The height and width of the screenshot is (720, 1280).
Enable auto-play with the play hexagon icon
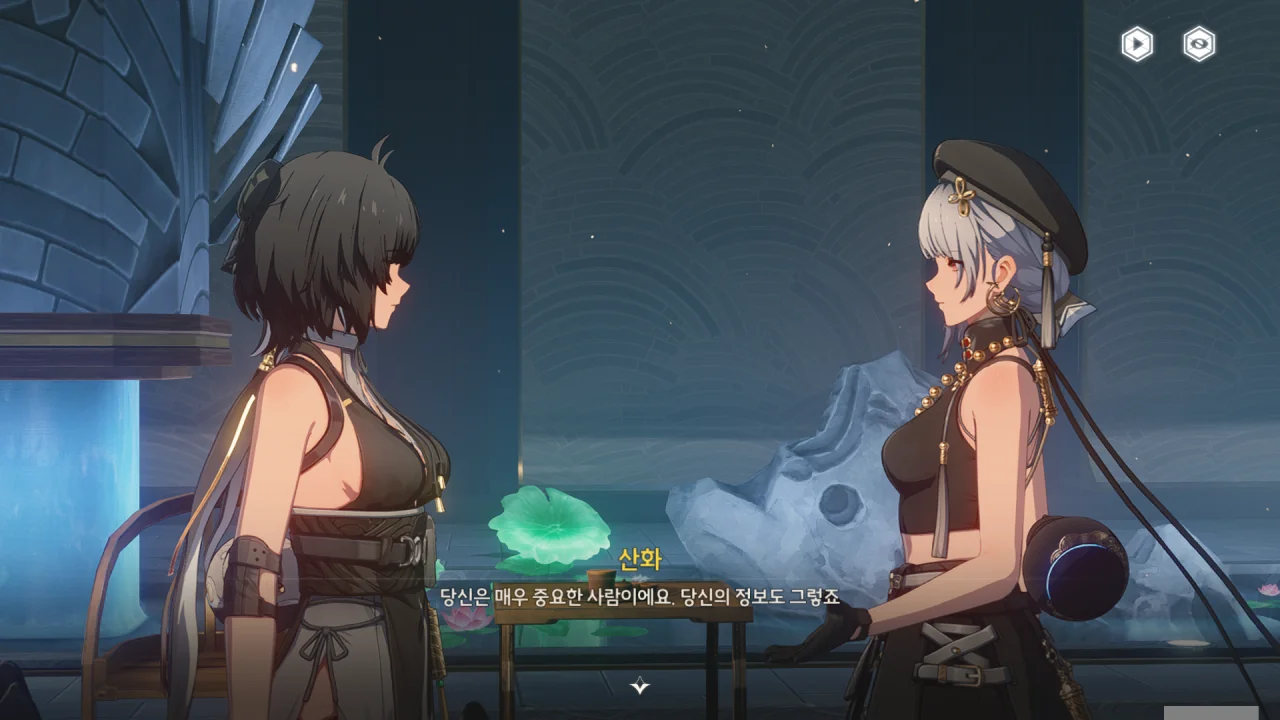click(1137, 44)
